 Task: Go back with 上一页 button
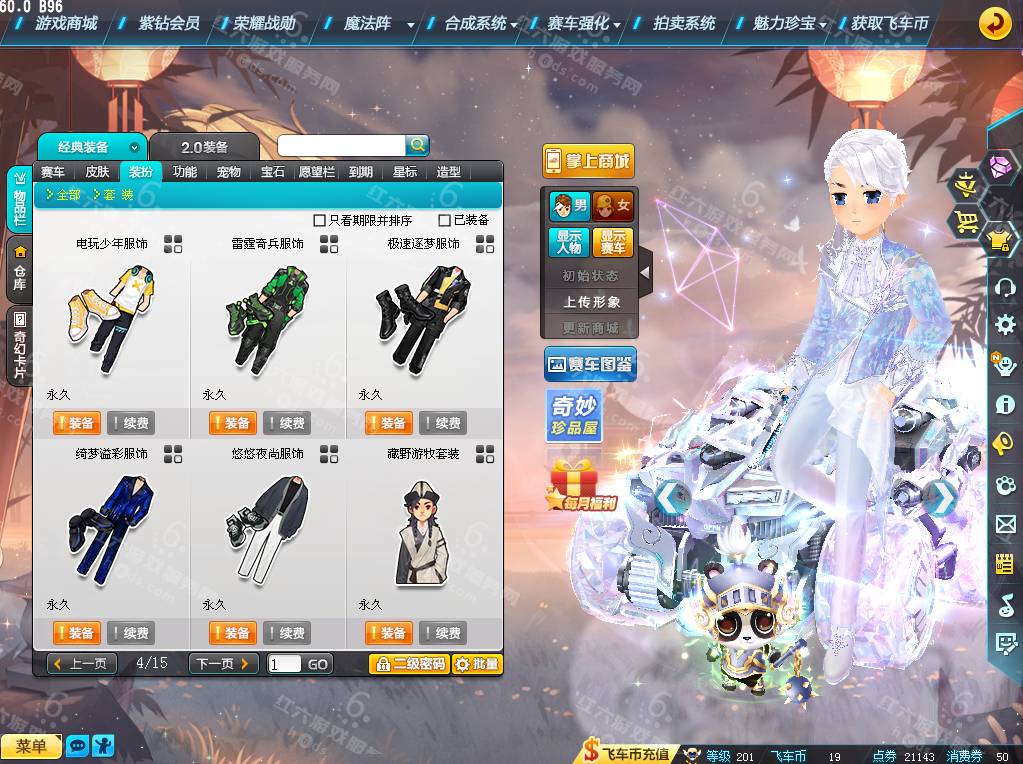[83, 664]
